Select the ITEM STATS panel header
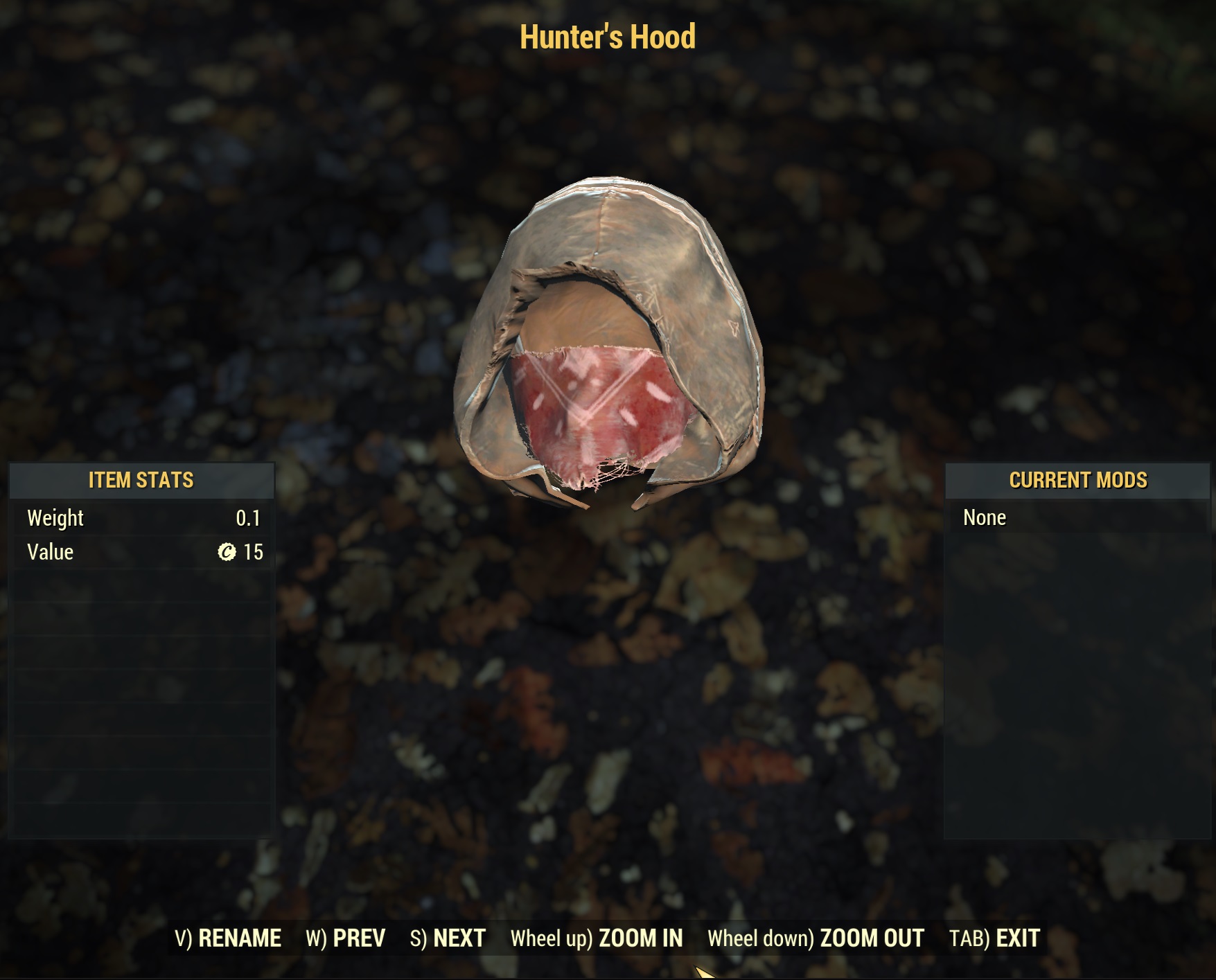Image resolution: width=1216 pixels, height=980 pixels. click(x=141, y=480)
